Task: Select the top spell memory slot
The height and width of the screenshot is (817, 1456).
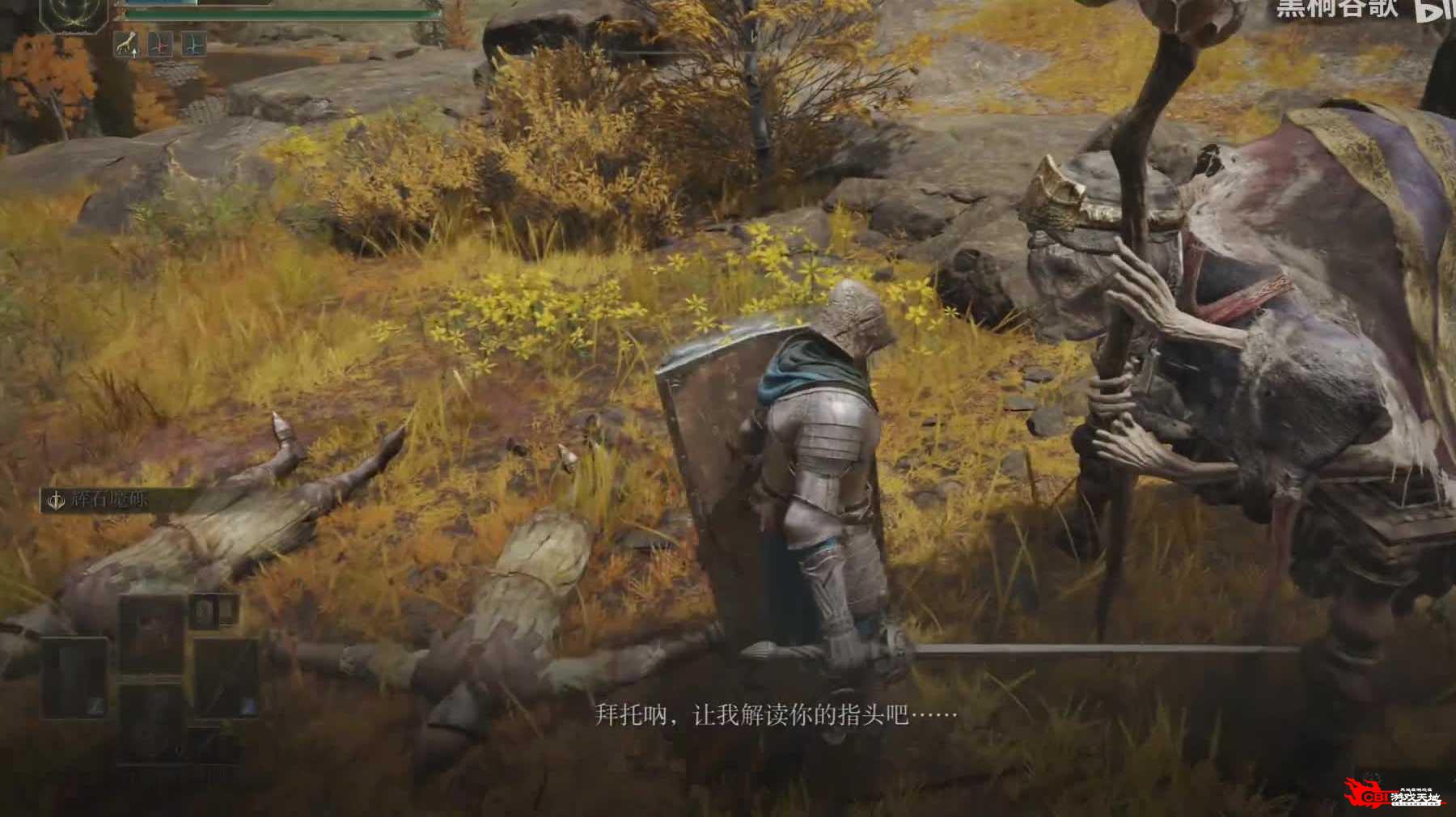Action: [x=152, y=635]
